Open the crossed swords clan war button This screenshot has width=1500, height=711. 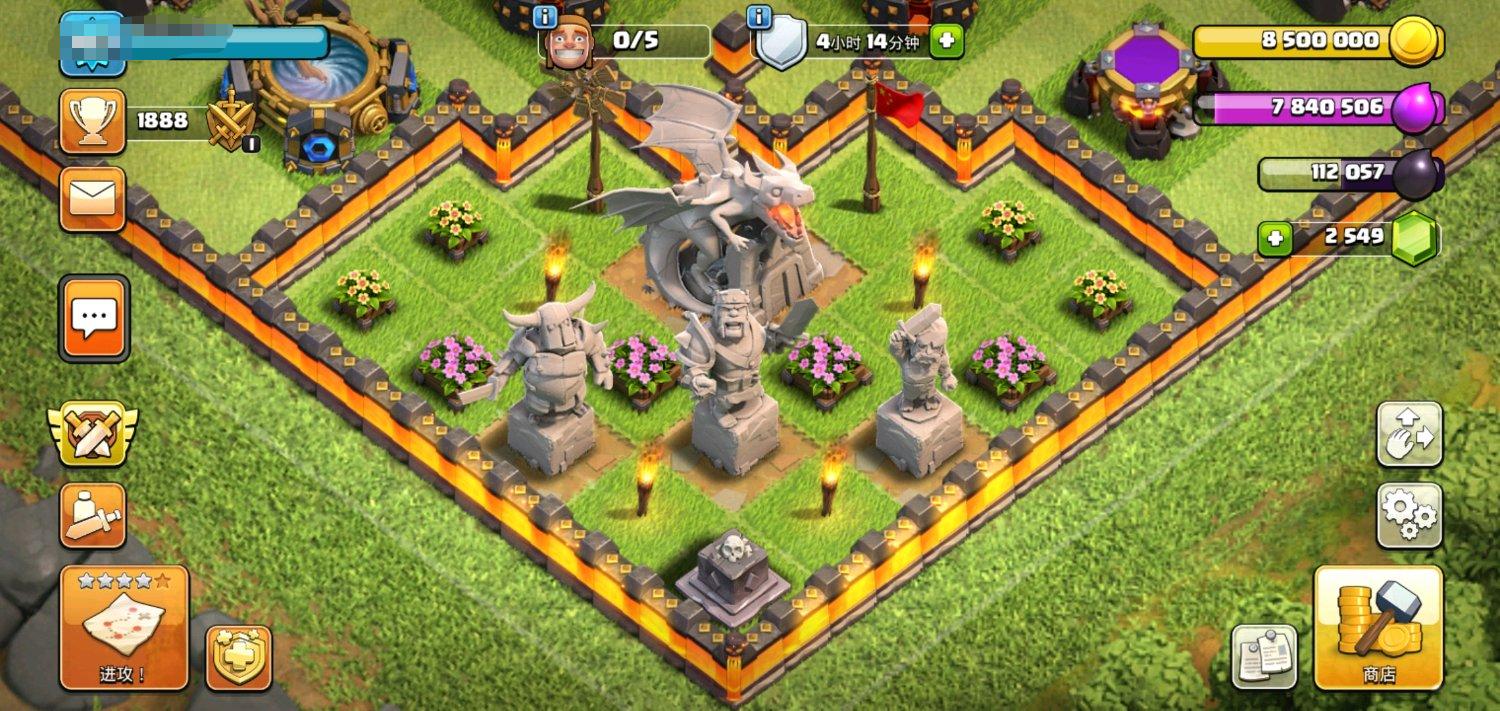[93, 434]
